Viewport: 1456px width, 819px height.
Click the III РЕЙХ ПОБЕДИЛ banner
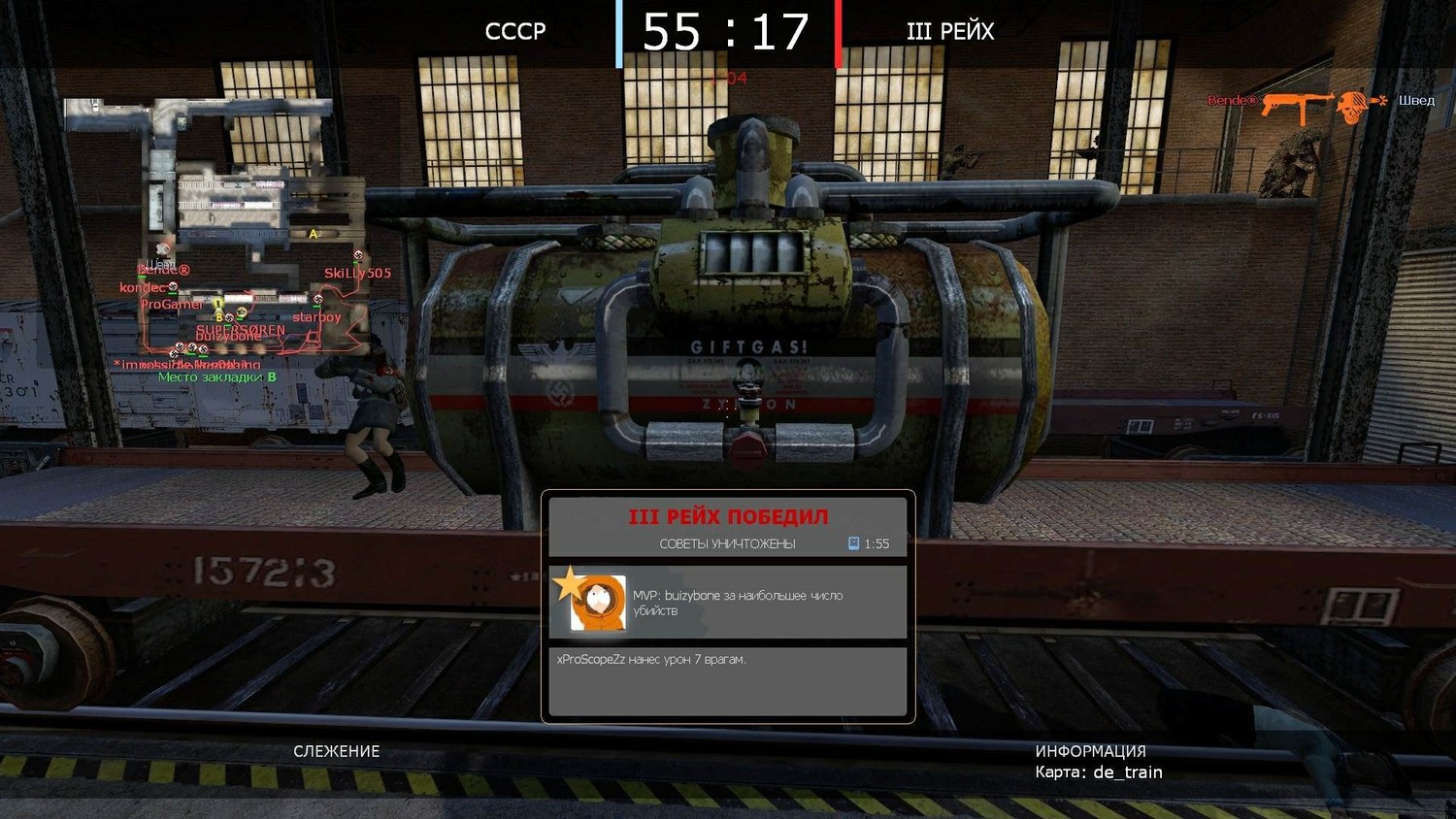(x=728, y=516)
